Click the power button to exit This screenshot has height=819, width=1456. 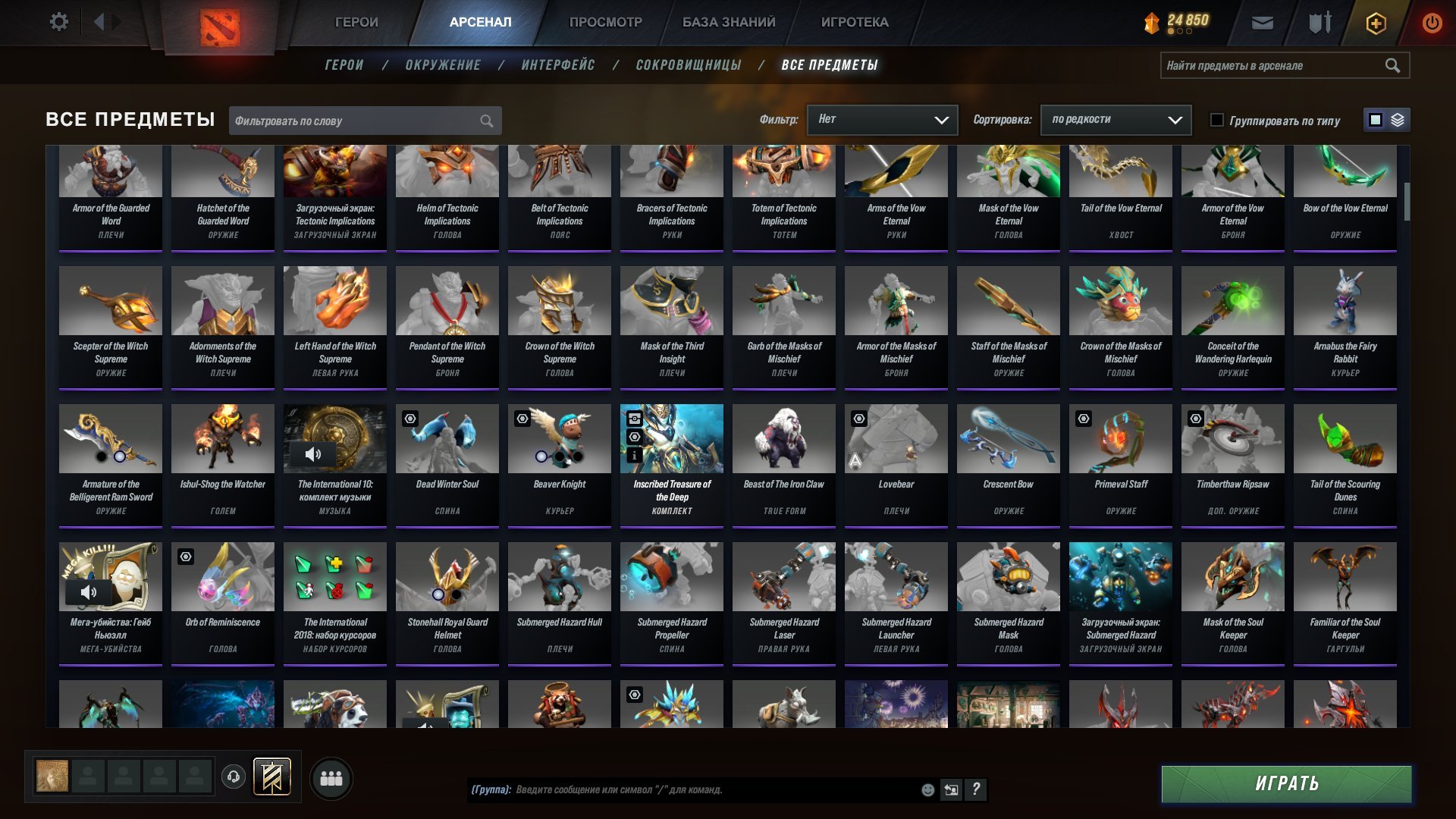click(x=1432, y=23)
